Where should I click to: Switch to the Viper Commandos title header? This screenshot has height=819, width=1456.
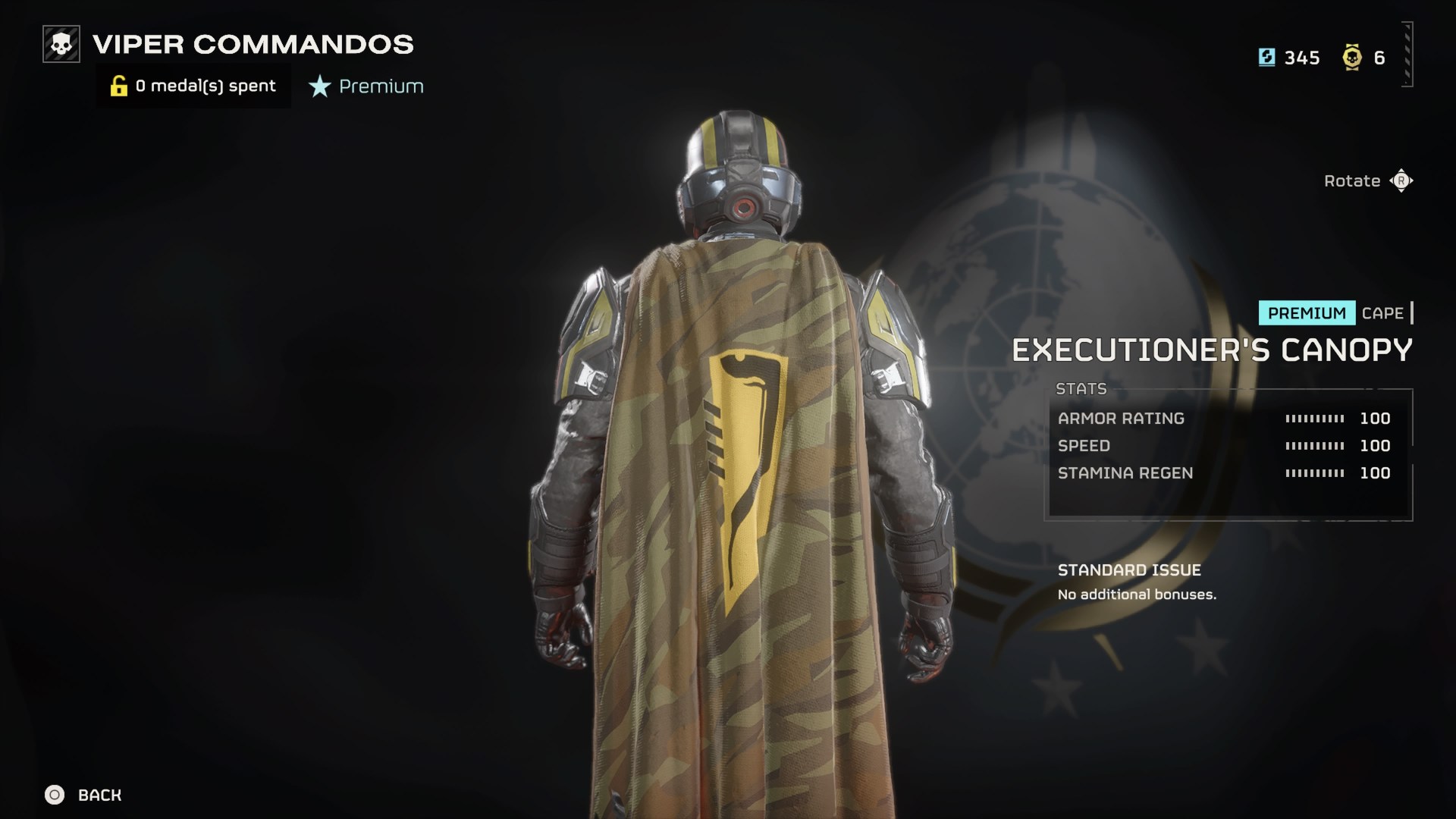point(252,45)
